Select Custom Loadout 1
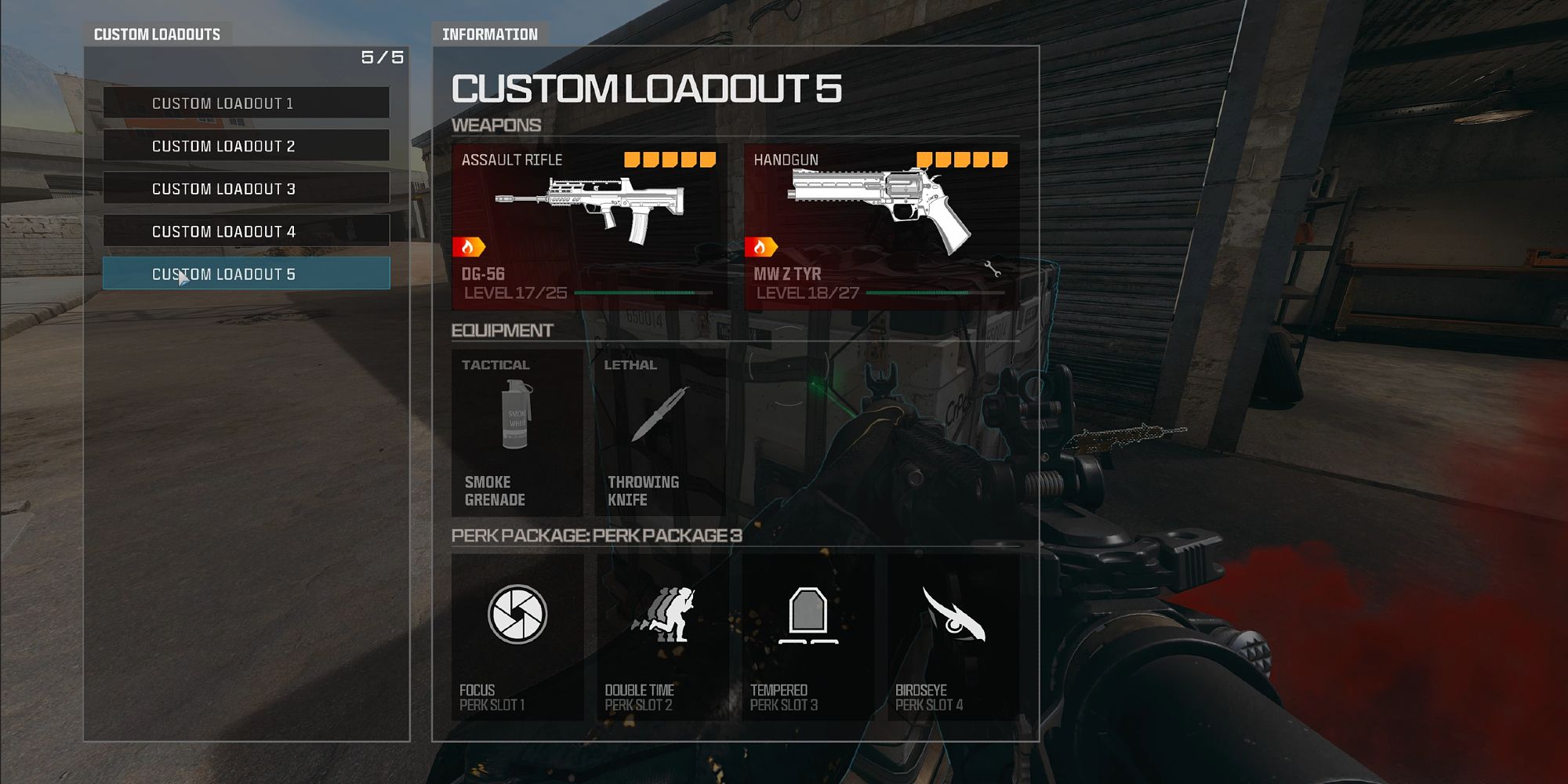This screenshot has height=784, width=1568. pos(246,103)
